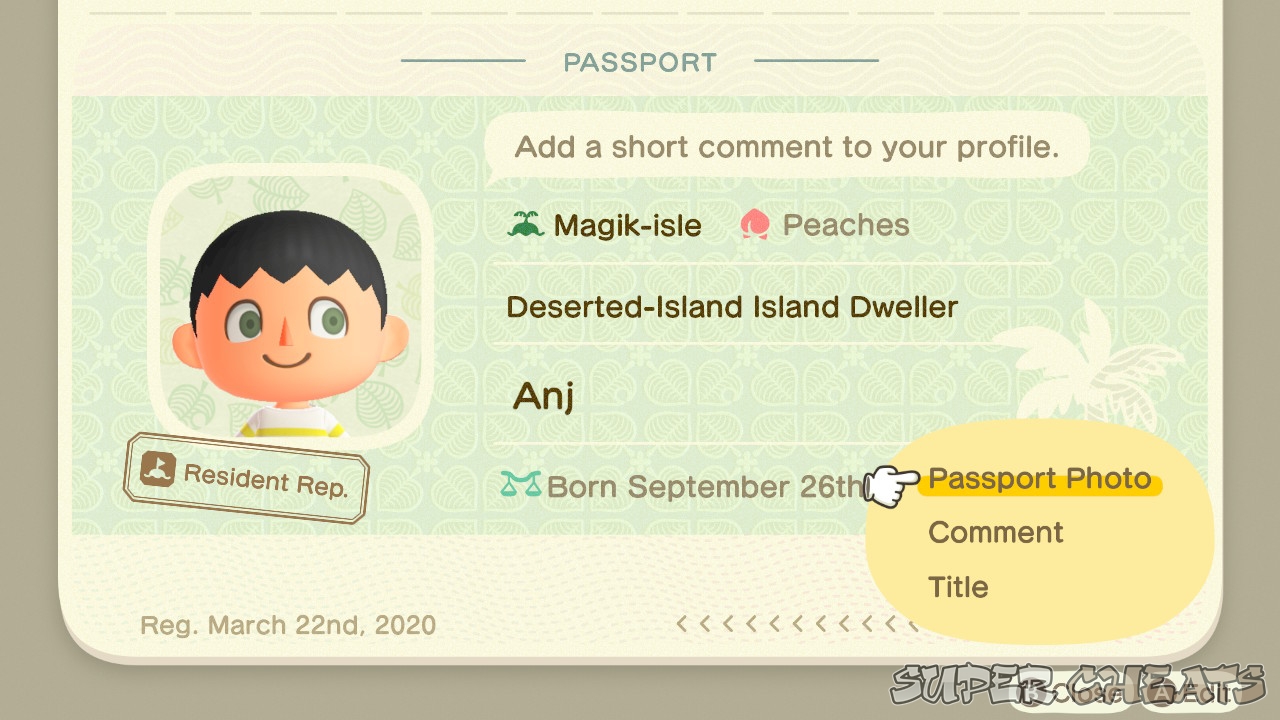
Task: Choose Title from the popup options
Action: pos(958,587)
